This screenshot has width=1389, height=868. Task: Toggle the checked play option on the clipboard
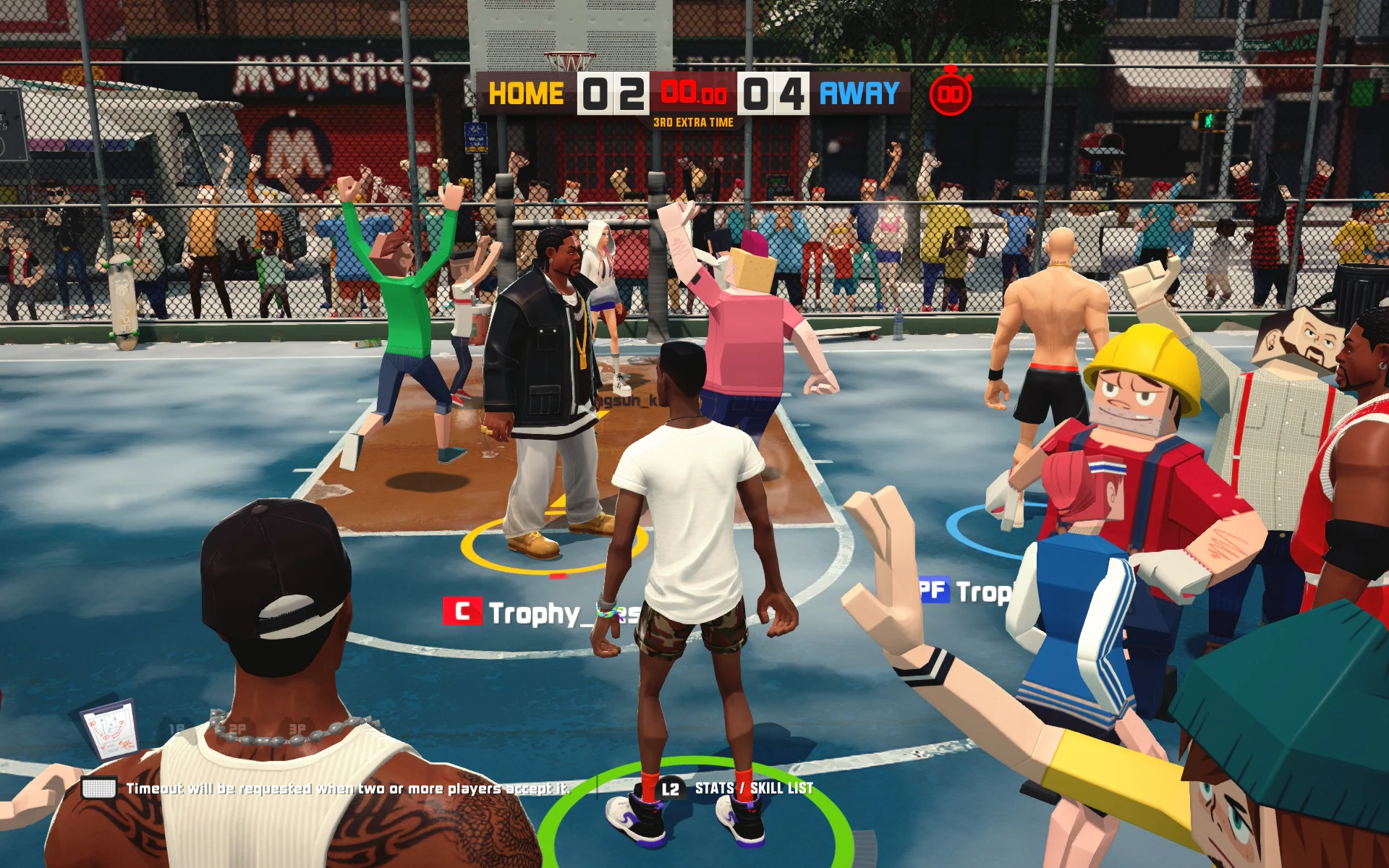(x=105, y=746)
